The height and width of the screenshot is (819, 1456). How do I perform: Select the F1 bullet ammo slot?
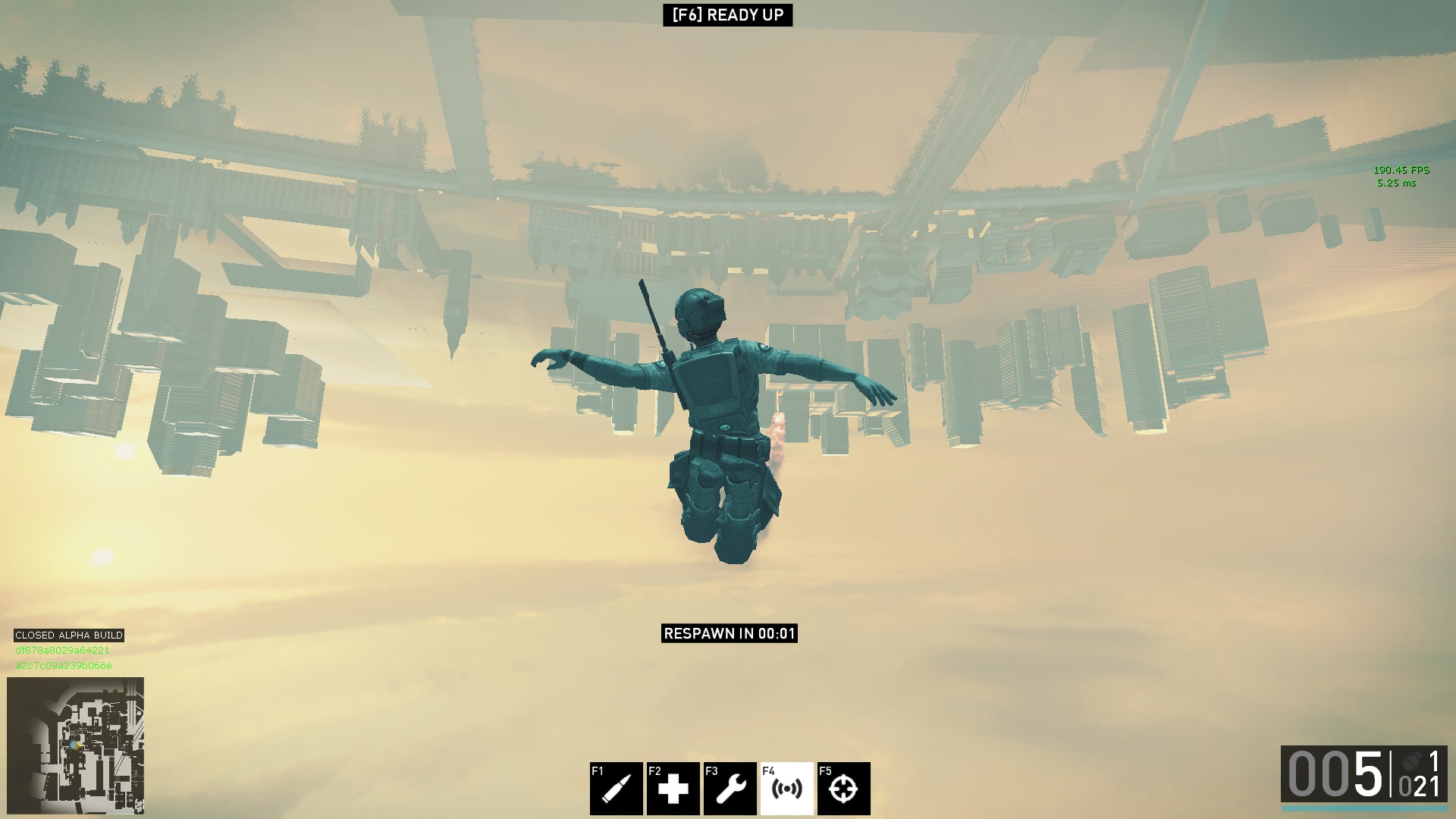click(616, 789)
